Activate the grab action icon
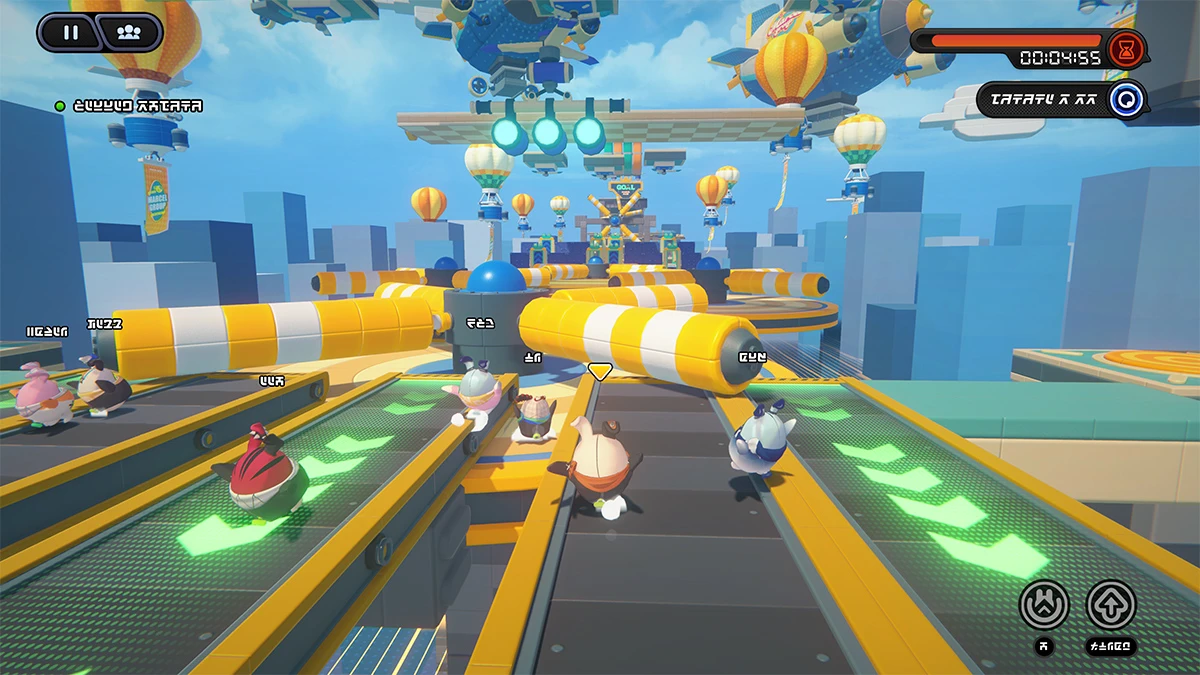 (x=1044, y=605)
